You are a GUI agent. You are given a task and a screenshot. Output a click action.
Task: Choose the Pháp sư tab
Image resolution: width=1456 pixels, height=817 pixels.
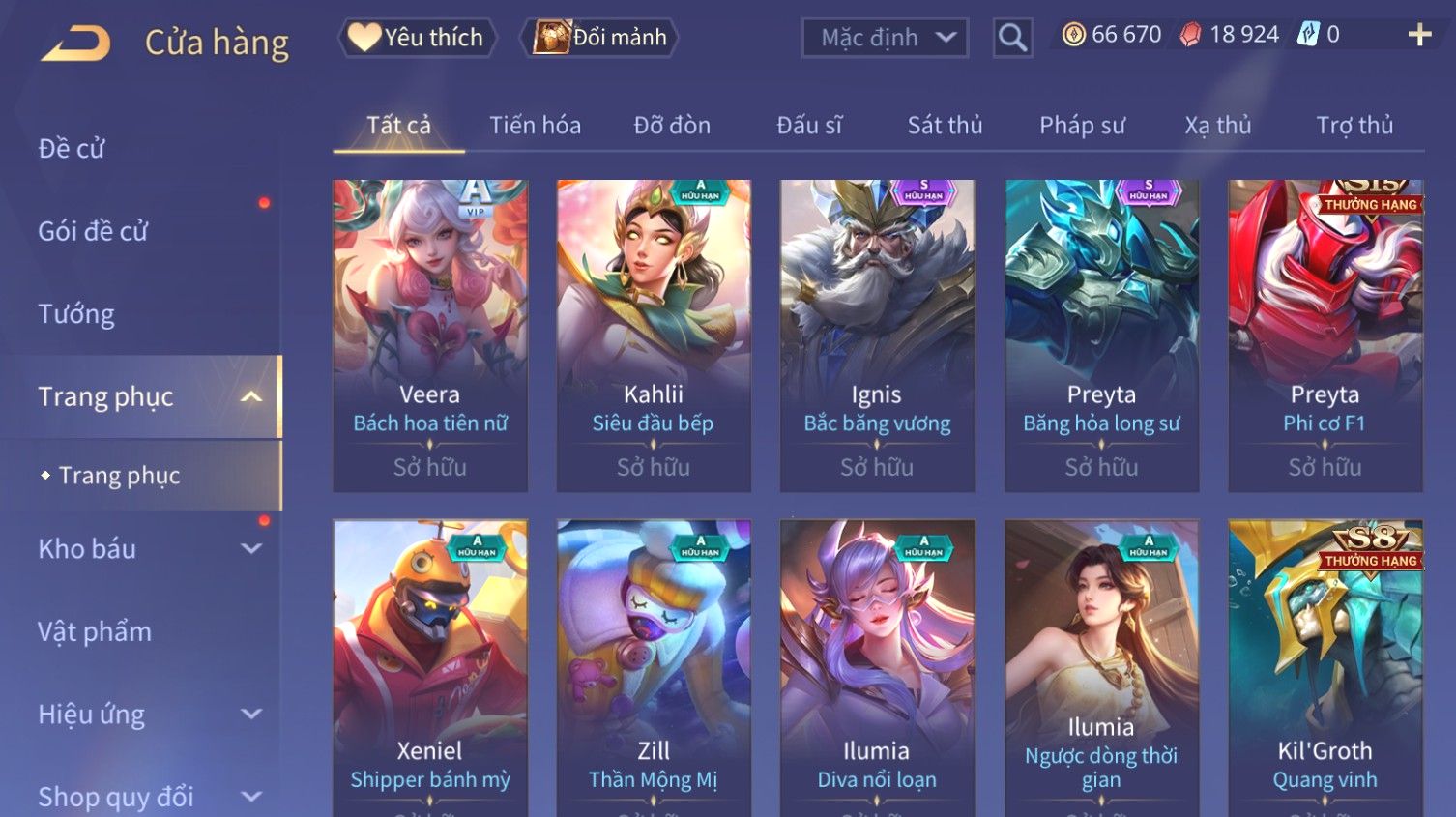1082,126
